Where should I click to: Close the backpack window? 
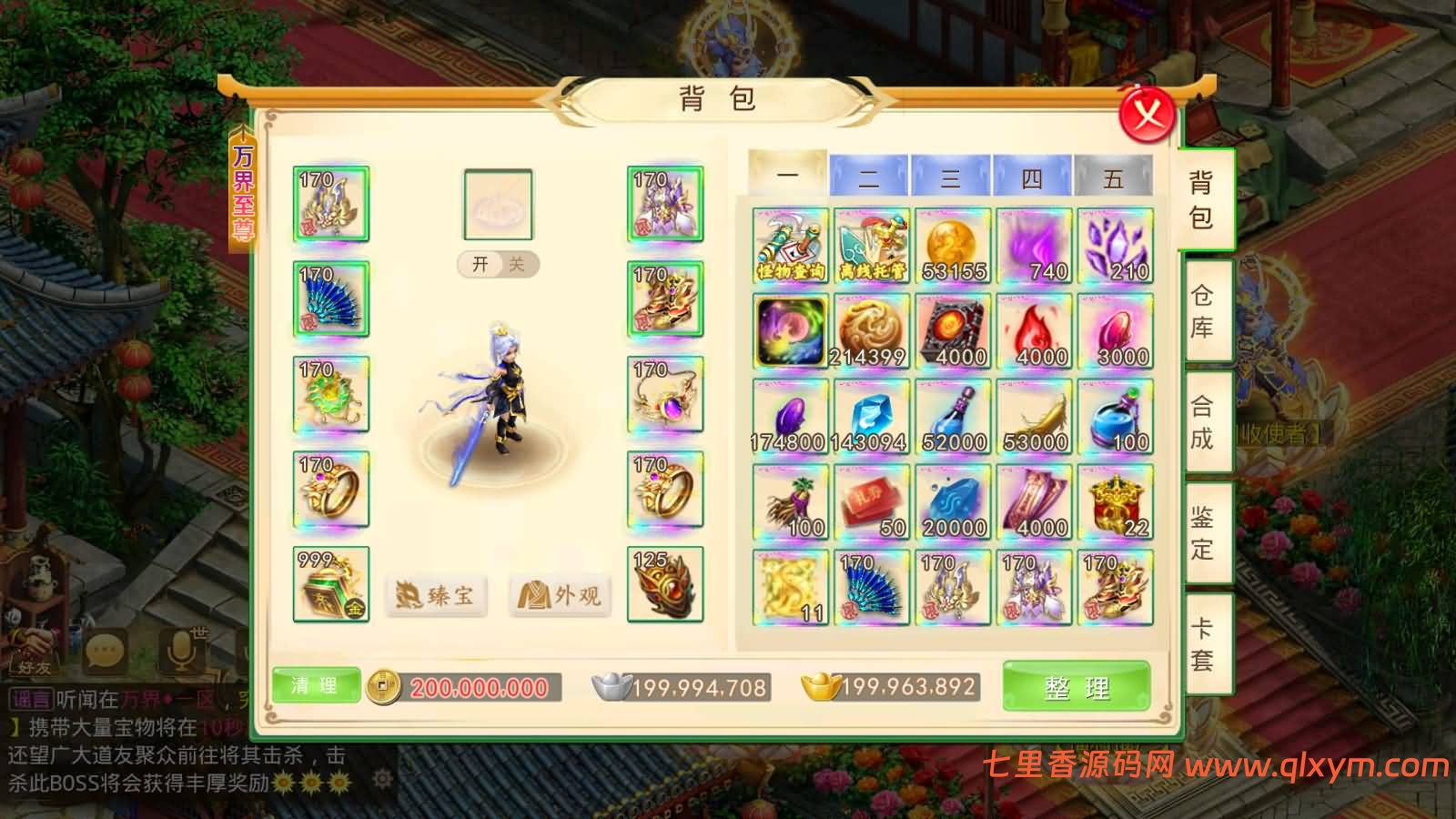click(1148, 116)
